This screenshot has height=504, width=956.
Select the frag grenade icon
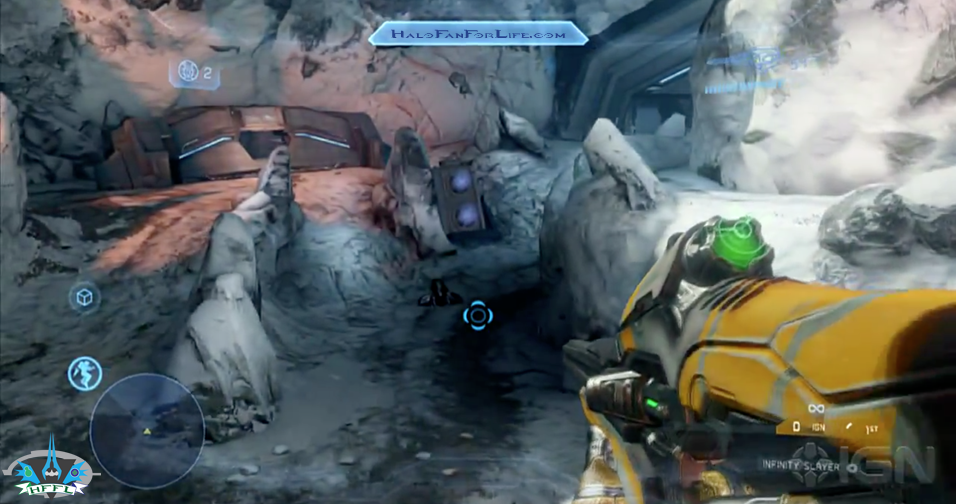(186, 72)
